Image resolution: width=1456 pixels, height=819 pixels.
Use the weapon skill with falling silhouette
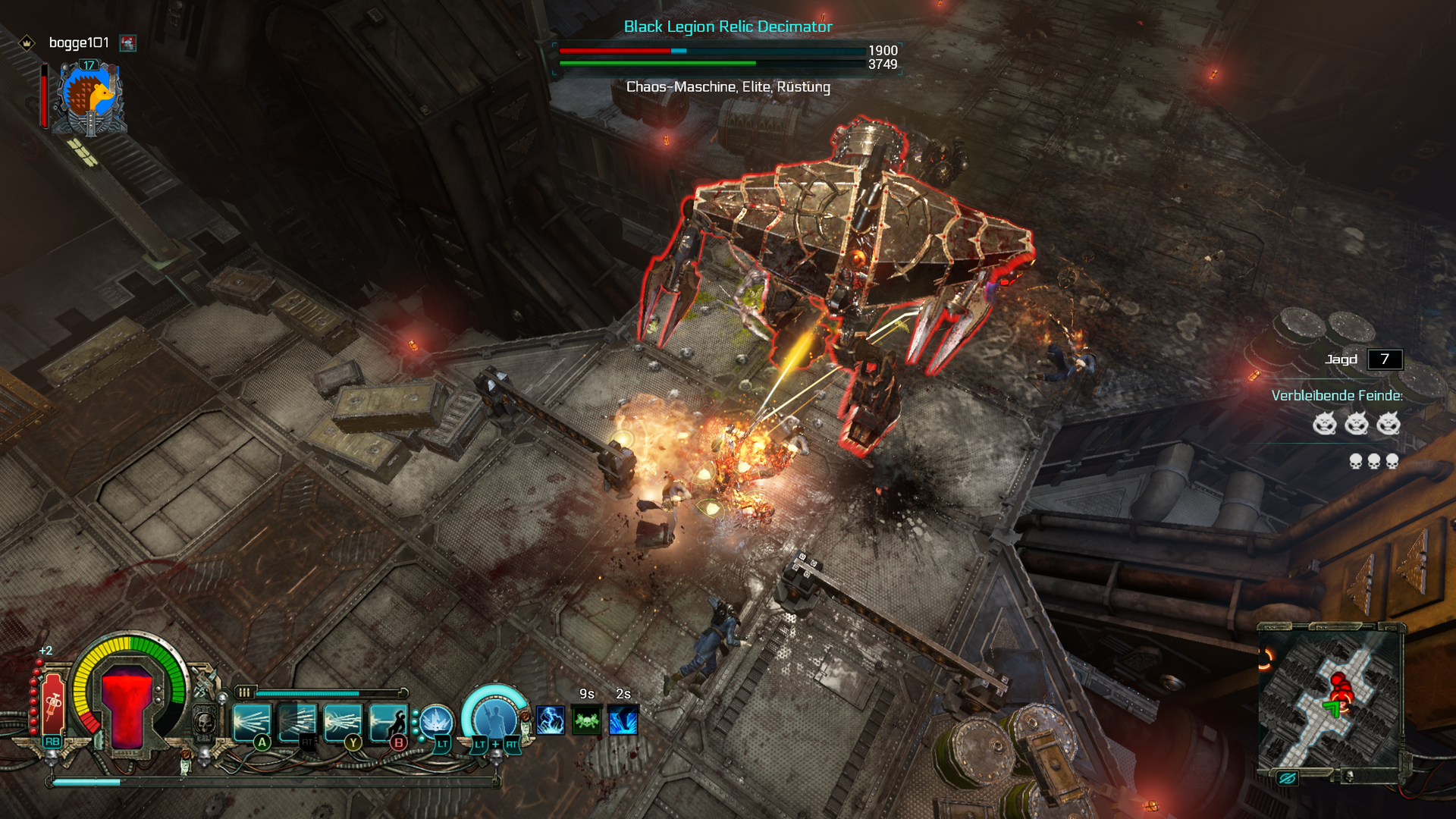point(388,721)
